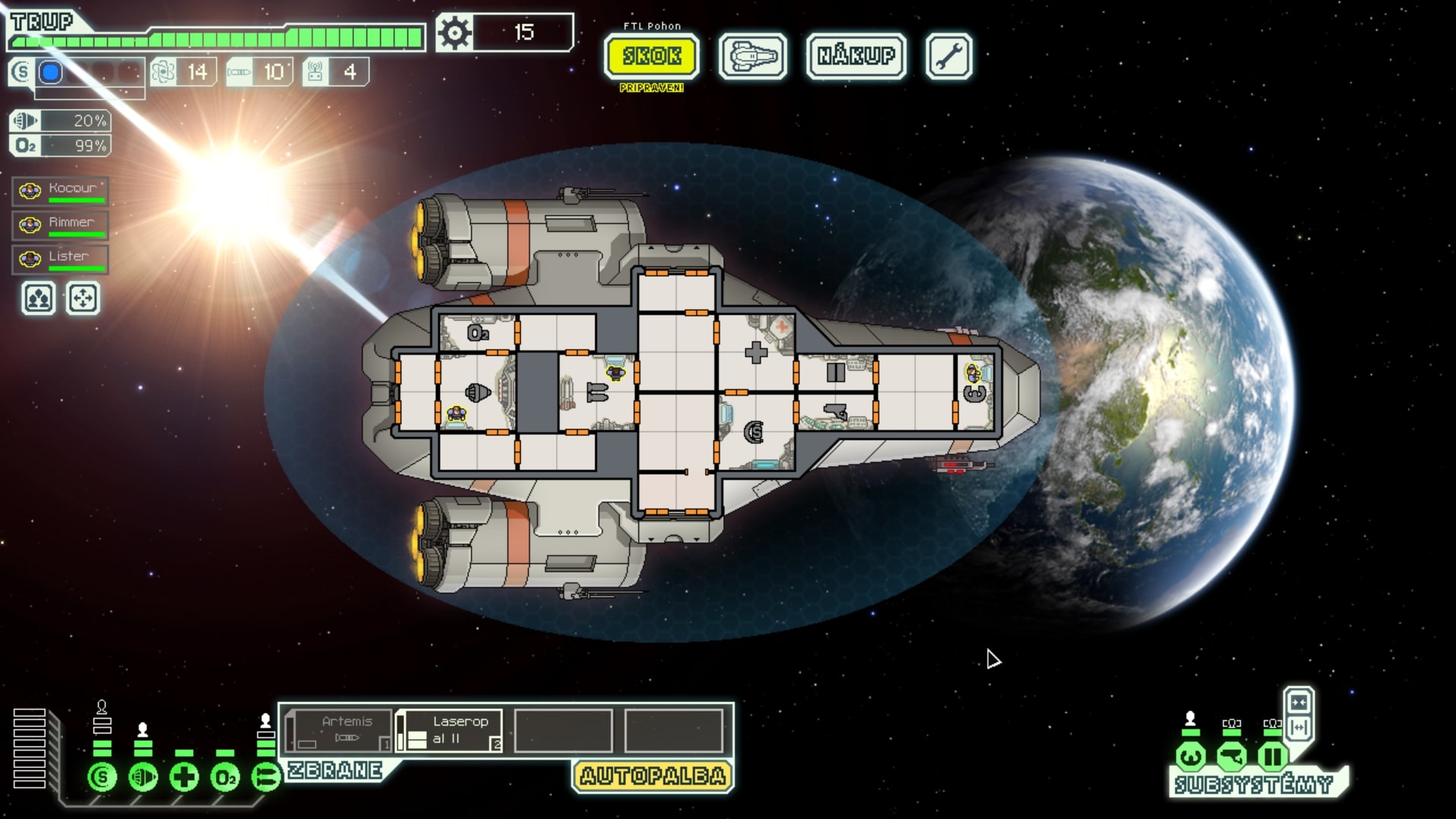Enable AUTOPALBA autofire mode
Viewport: 1456px width, 819px height.
[652, 774]
